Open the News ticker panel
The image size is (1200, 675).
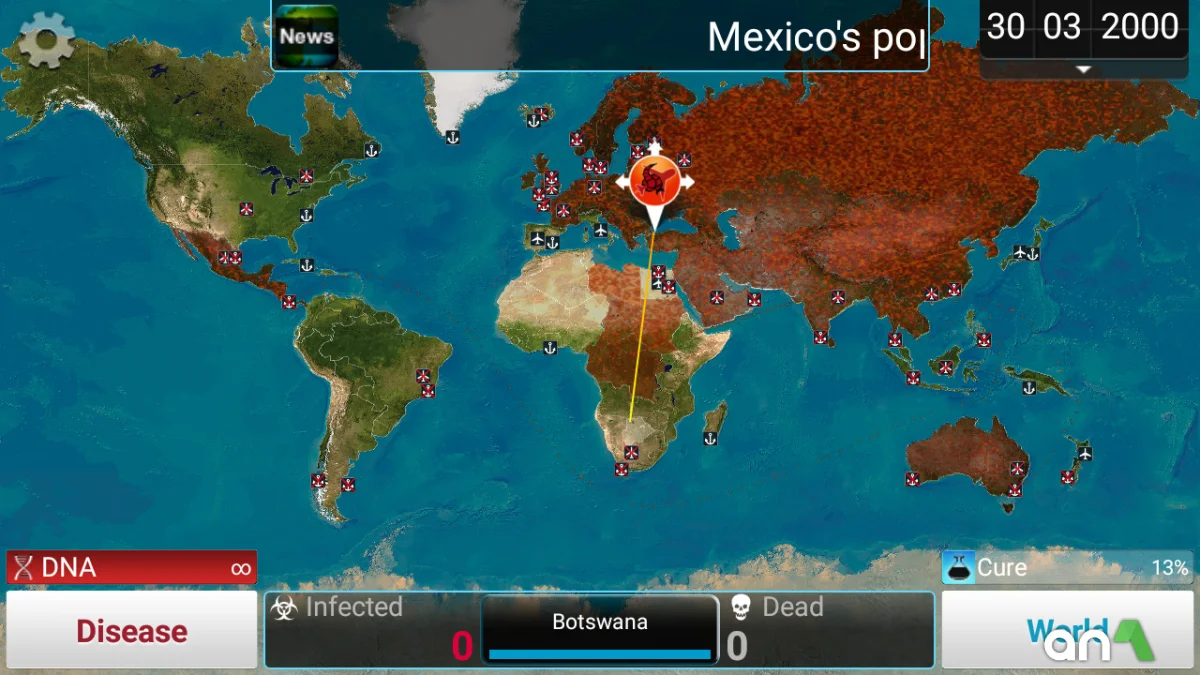click(x=306, y=36)
